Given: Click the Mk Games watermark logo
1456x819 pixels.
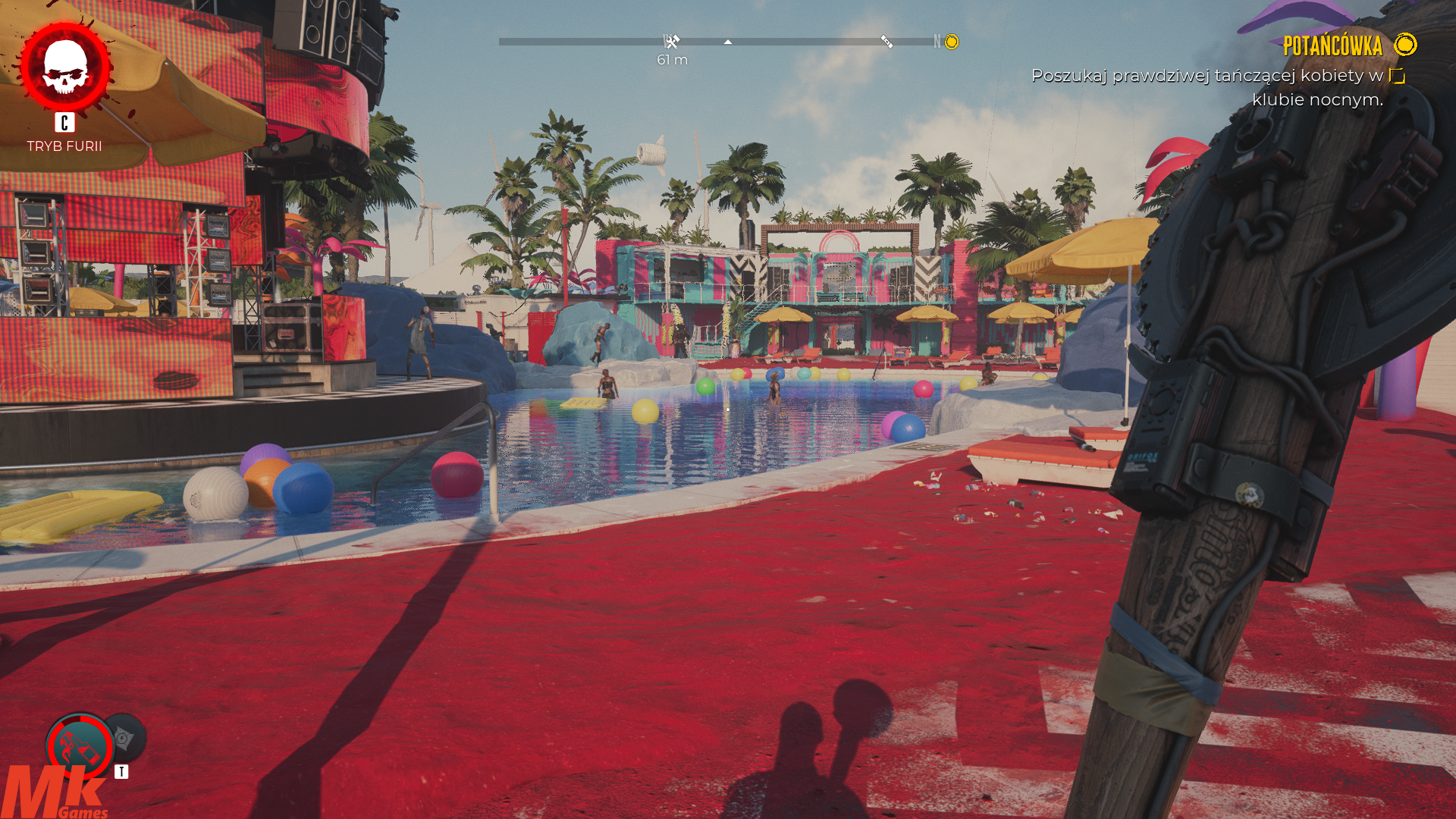Looking at the screenshot, I should point(55,793).
